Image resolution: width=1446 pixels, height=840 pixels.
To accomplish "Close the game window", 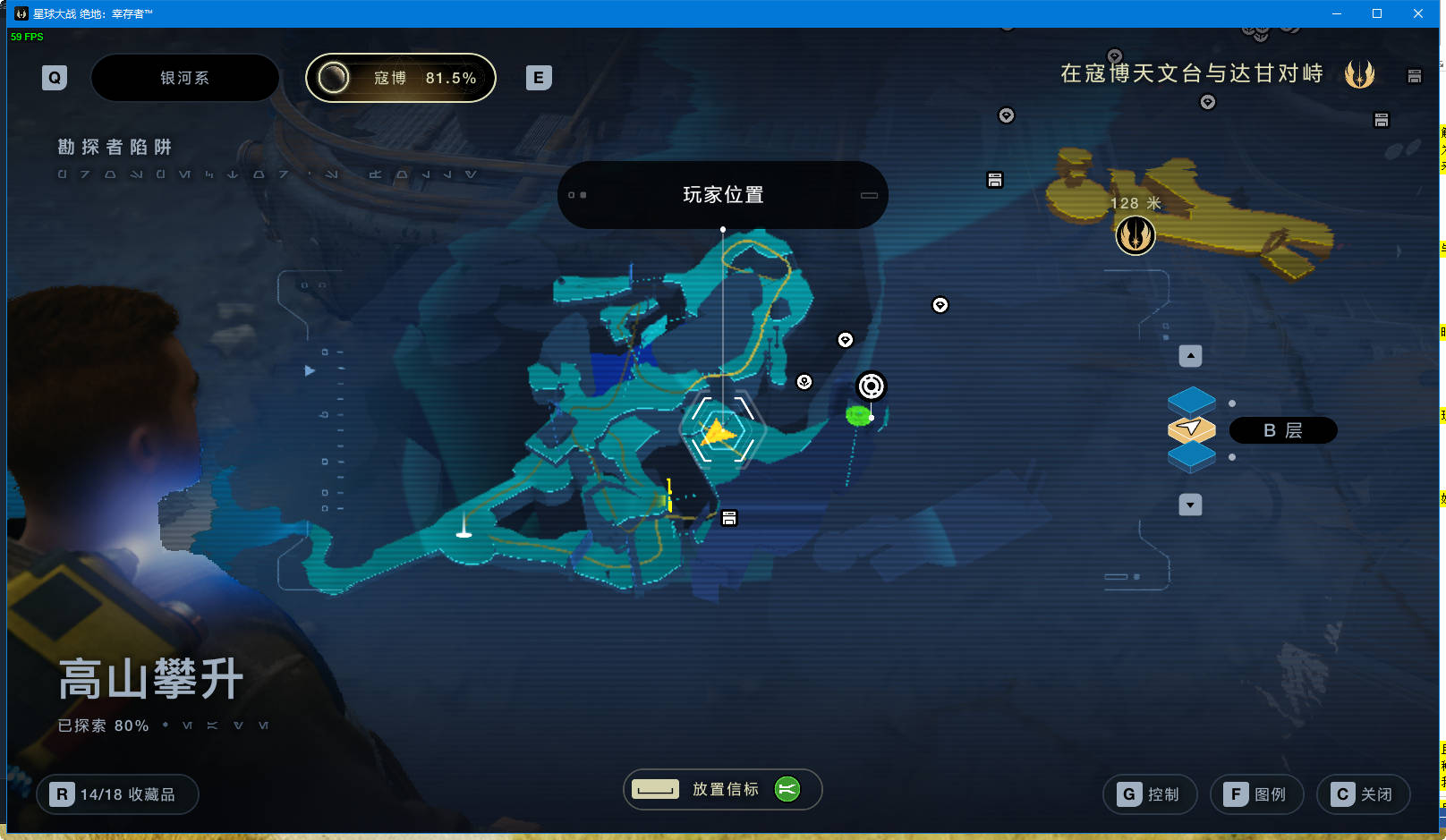I will click(1418, 13).
